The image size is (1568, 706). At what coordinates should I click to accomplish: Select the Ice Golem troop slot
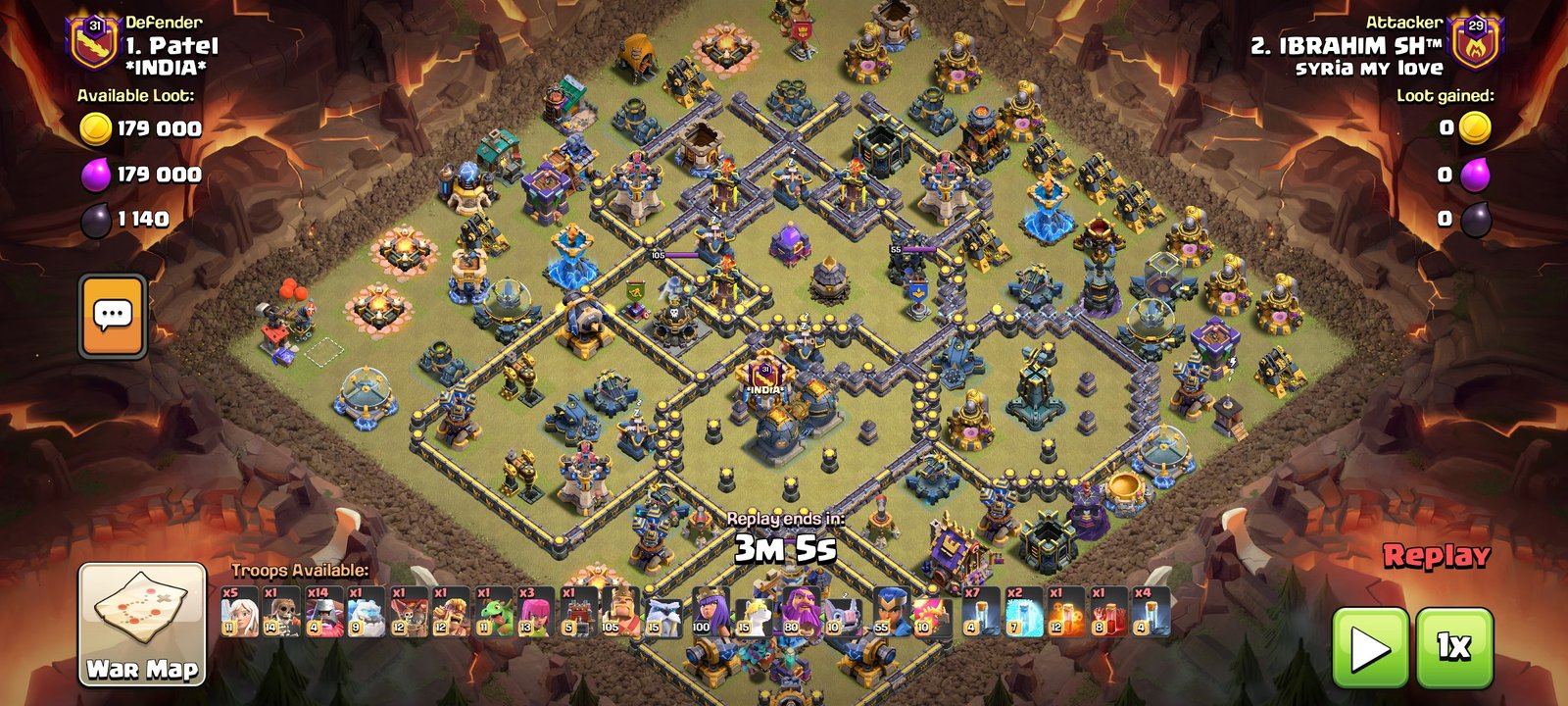click(x=367, y=612)
